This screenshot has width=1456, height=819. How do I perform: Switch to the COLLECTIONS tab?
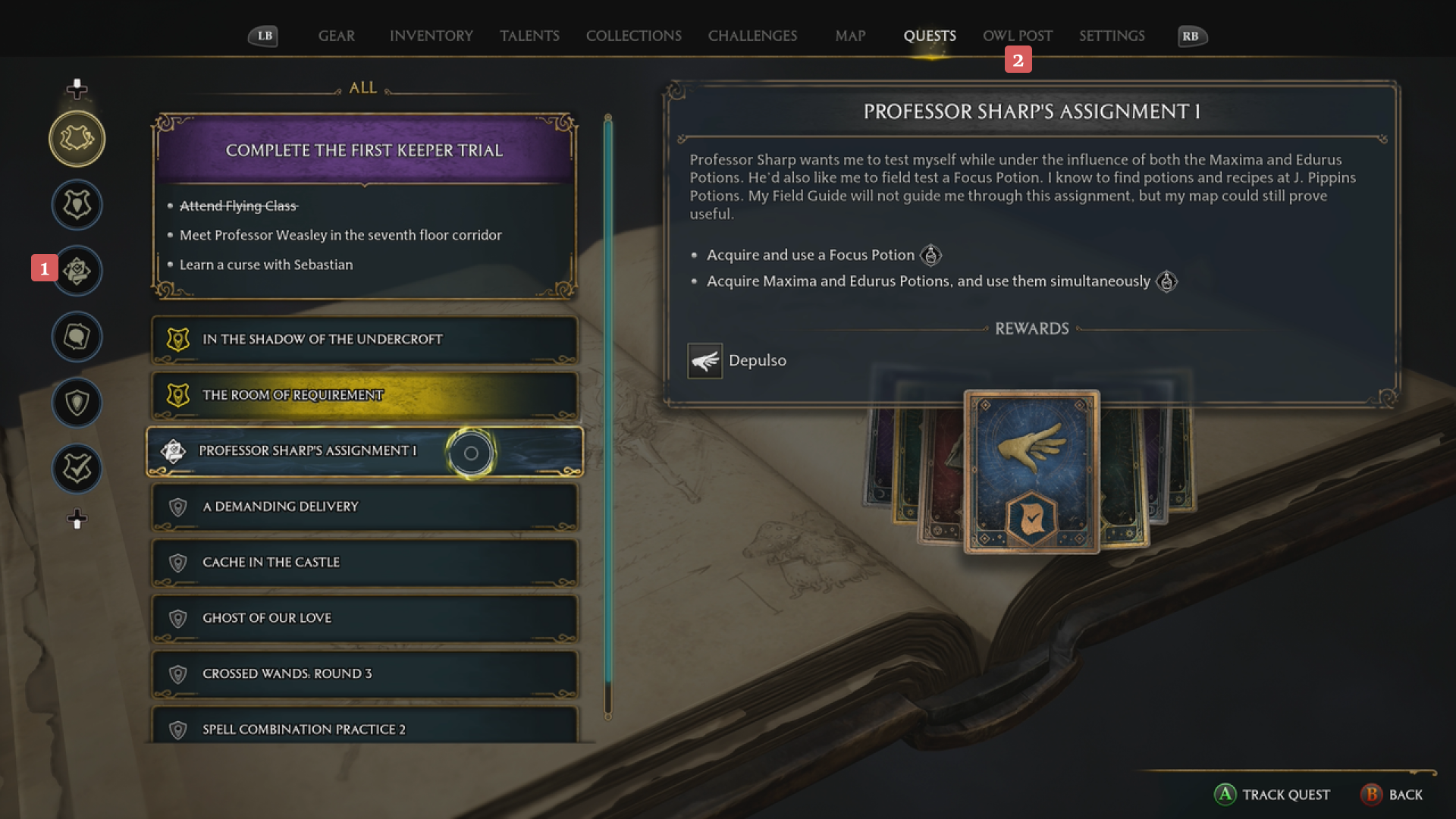633,36
